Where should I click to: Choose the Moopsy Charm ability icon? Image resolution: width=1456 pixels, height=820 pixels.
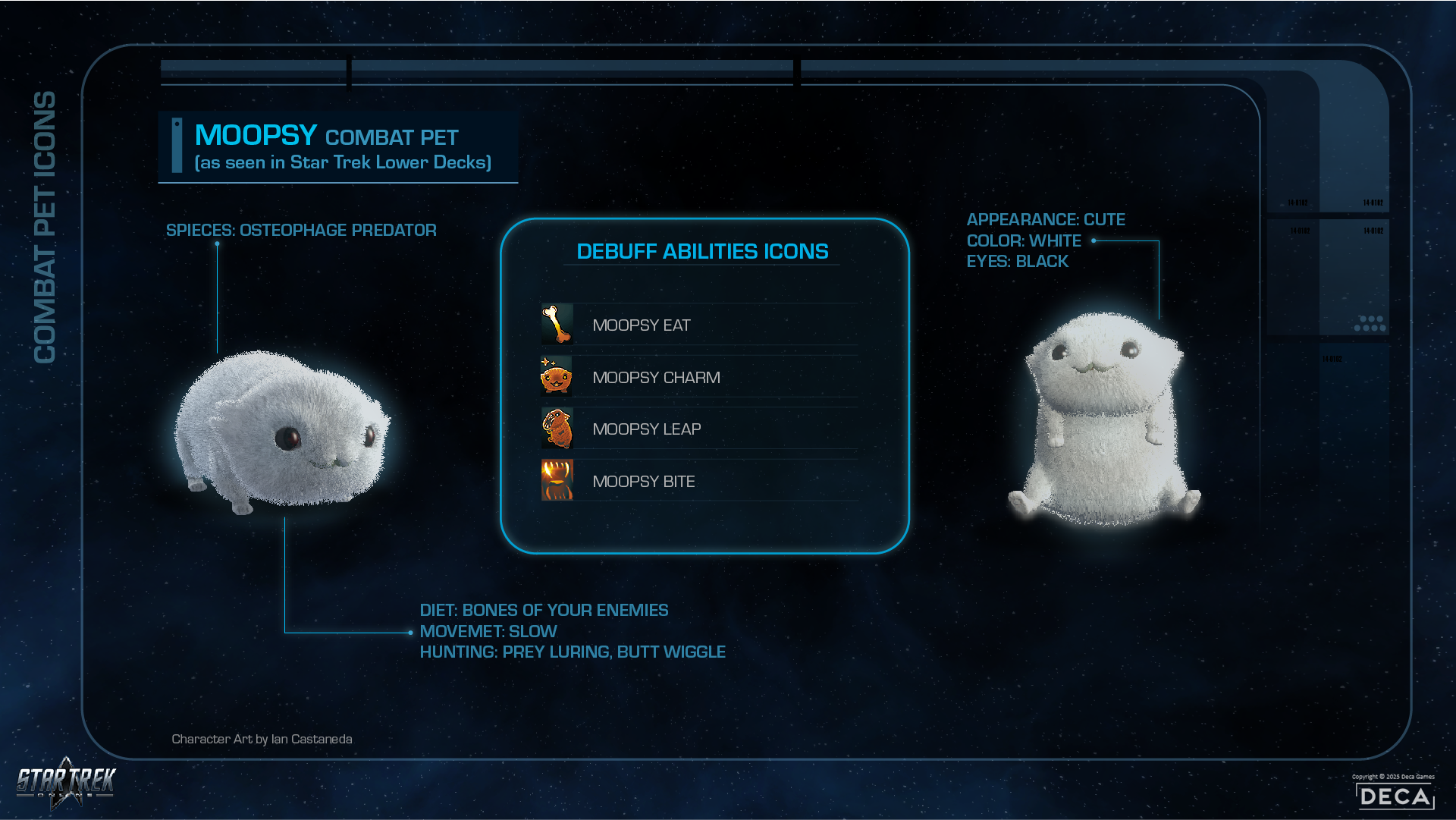[557, 376]
